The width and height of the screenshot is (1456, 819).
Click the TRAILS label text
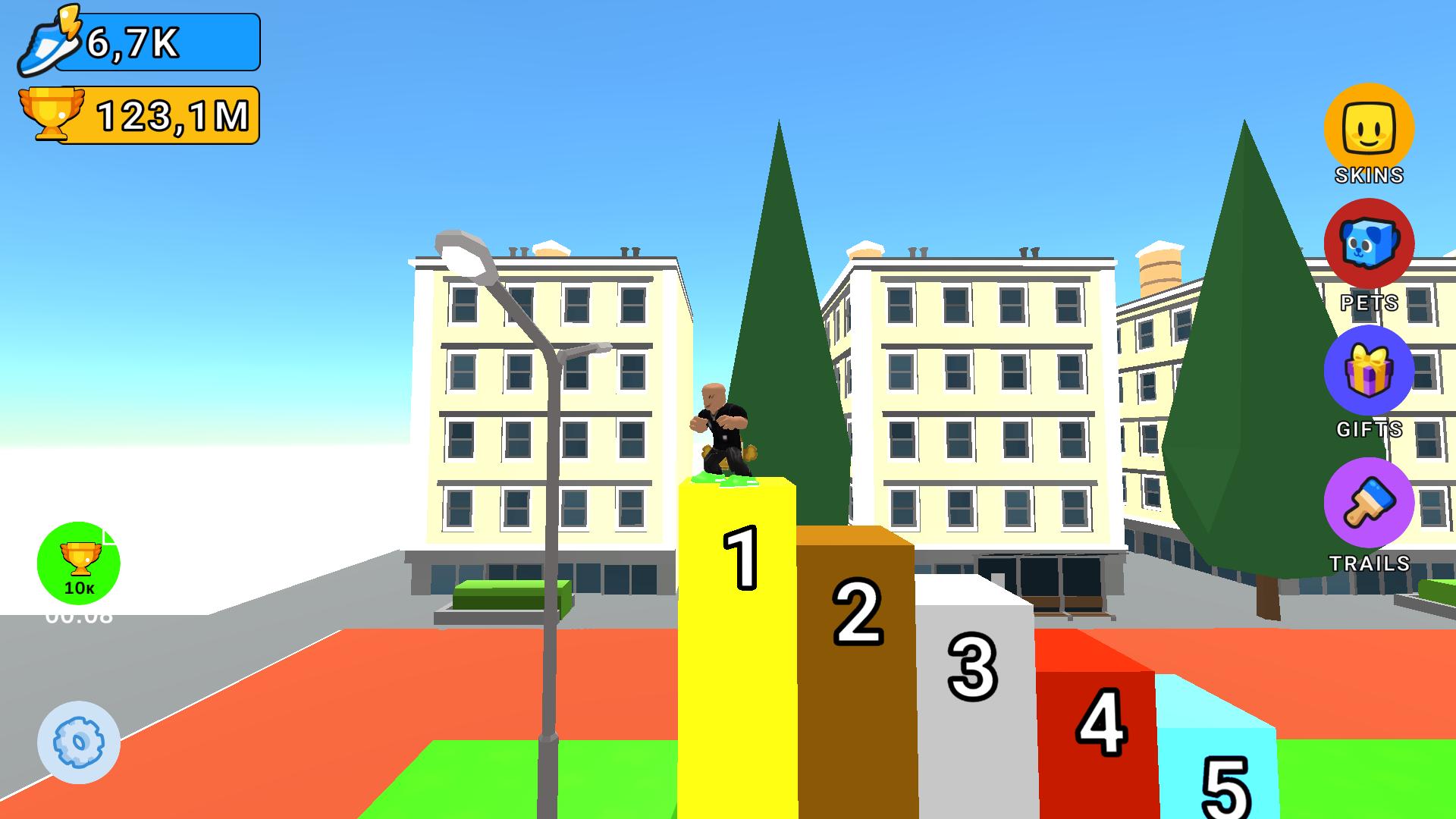1370,563
